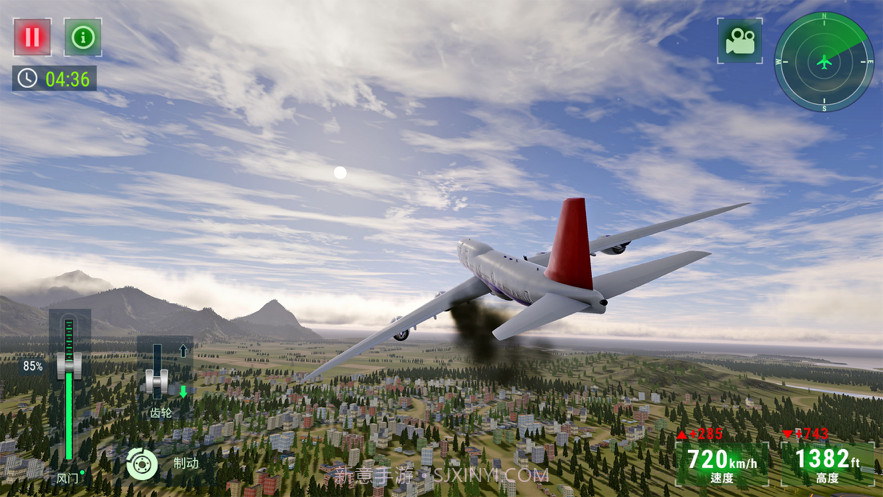
Task: Apply the brake disc button
Action: (142, 463)
